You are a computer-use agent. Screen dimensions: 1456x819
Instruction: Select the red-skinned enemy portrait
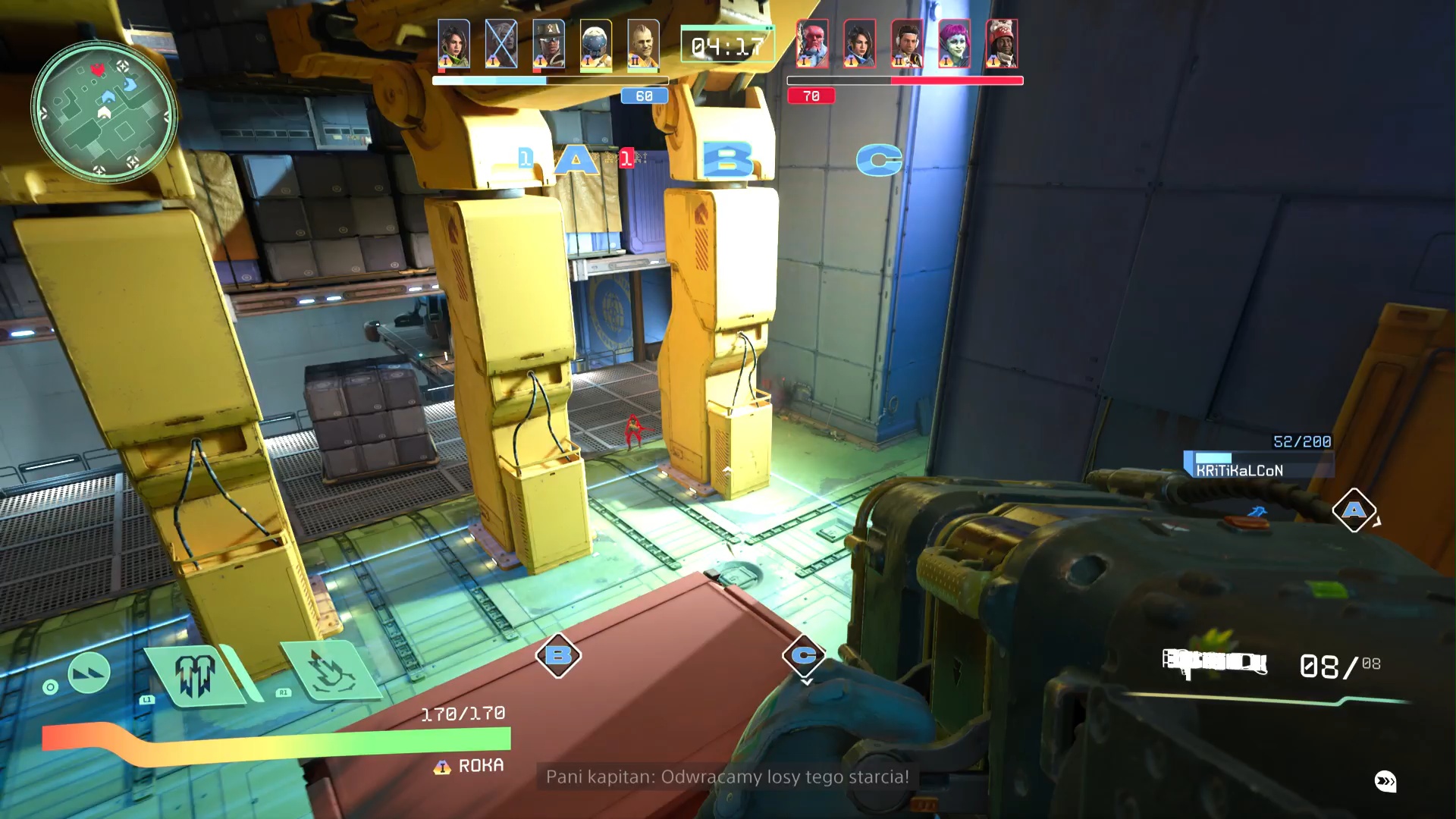pos(812,44)
